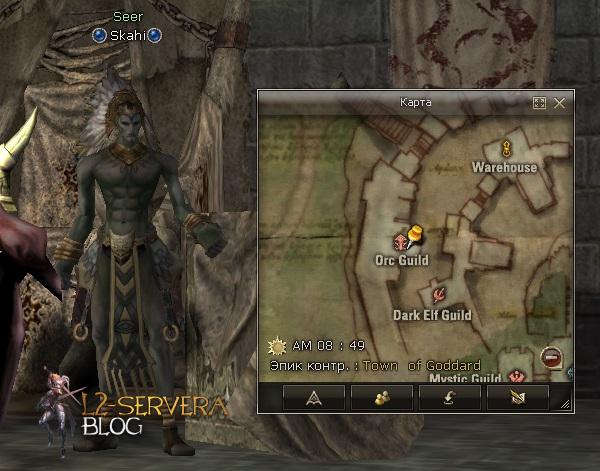Click the party members map button

pos(381,398)
